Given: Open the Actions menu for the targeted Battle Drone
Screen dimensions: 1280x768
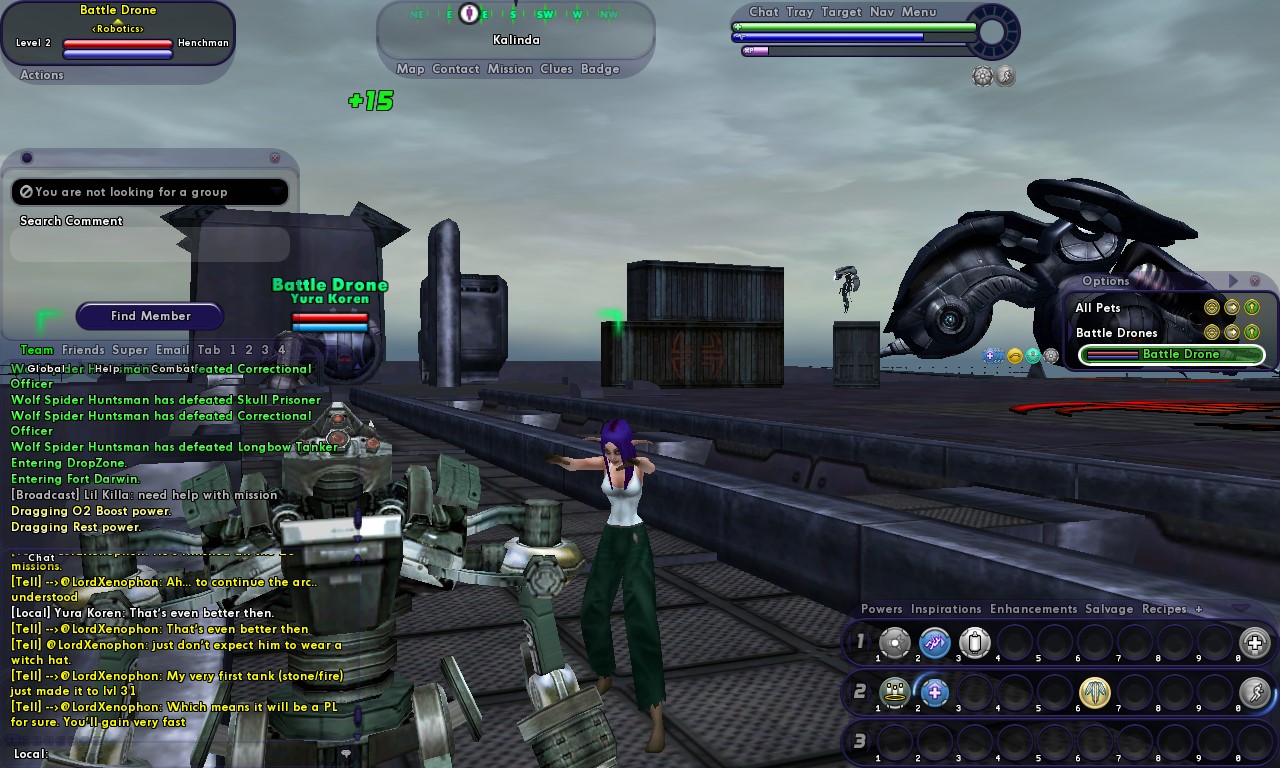Looking at the screenshot, I should [x=42, y=75].
